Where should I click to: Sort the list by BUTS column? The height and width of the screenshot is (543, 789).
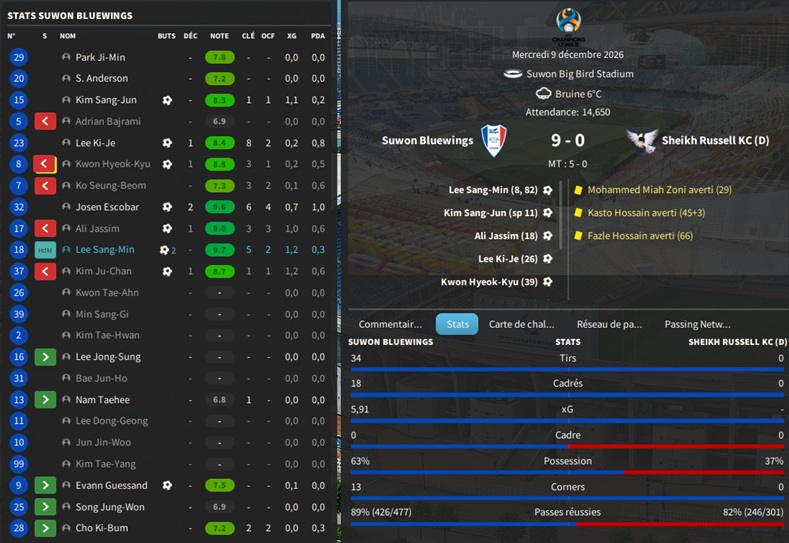[x=166, y=36]
